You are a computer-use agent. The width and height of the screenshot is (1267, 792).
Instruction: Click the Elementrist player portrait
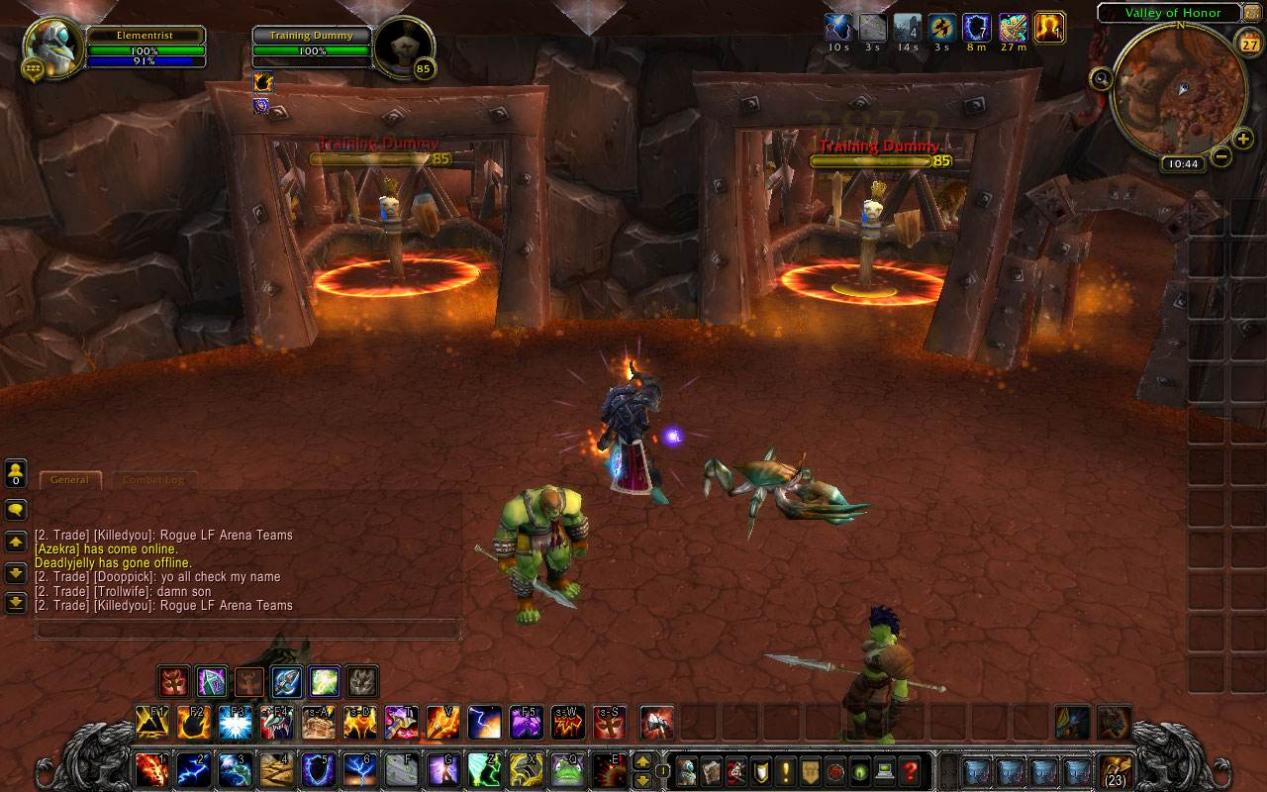pos(54,47)
